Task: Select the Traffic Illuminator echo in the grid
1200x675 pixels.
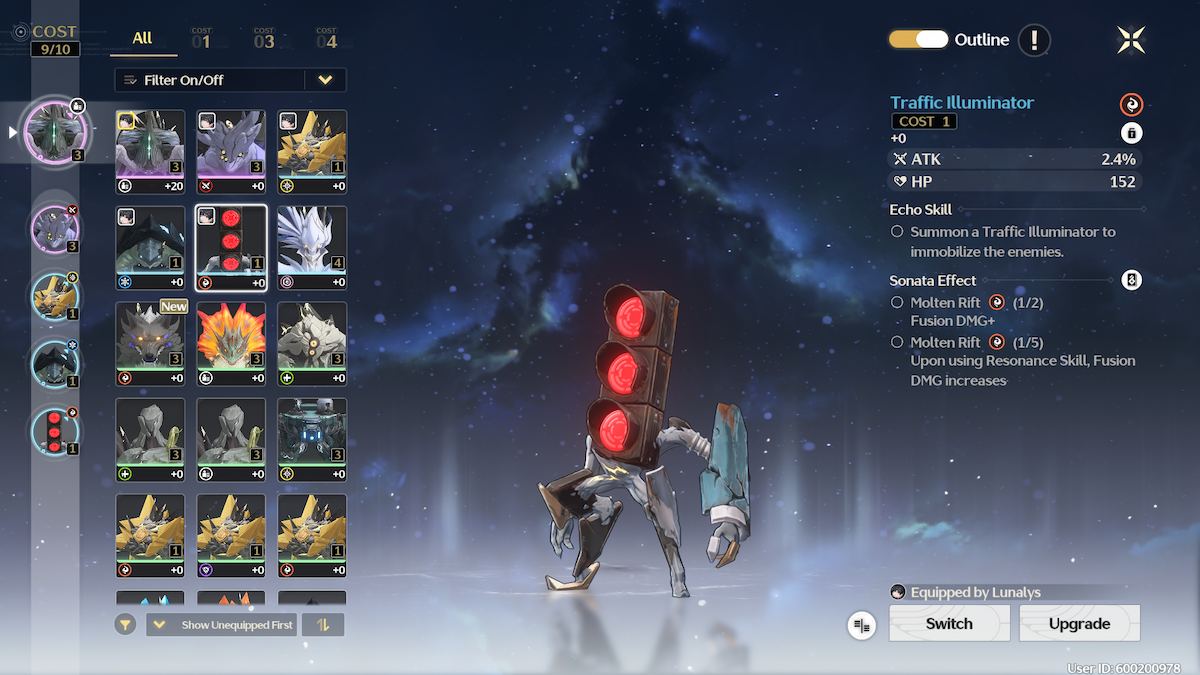Action: coord(231,247)
